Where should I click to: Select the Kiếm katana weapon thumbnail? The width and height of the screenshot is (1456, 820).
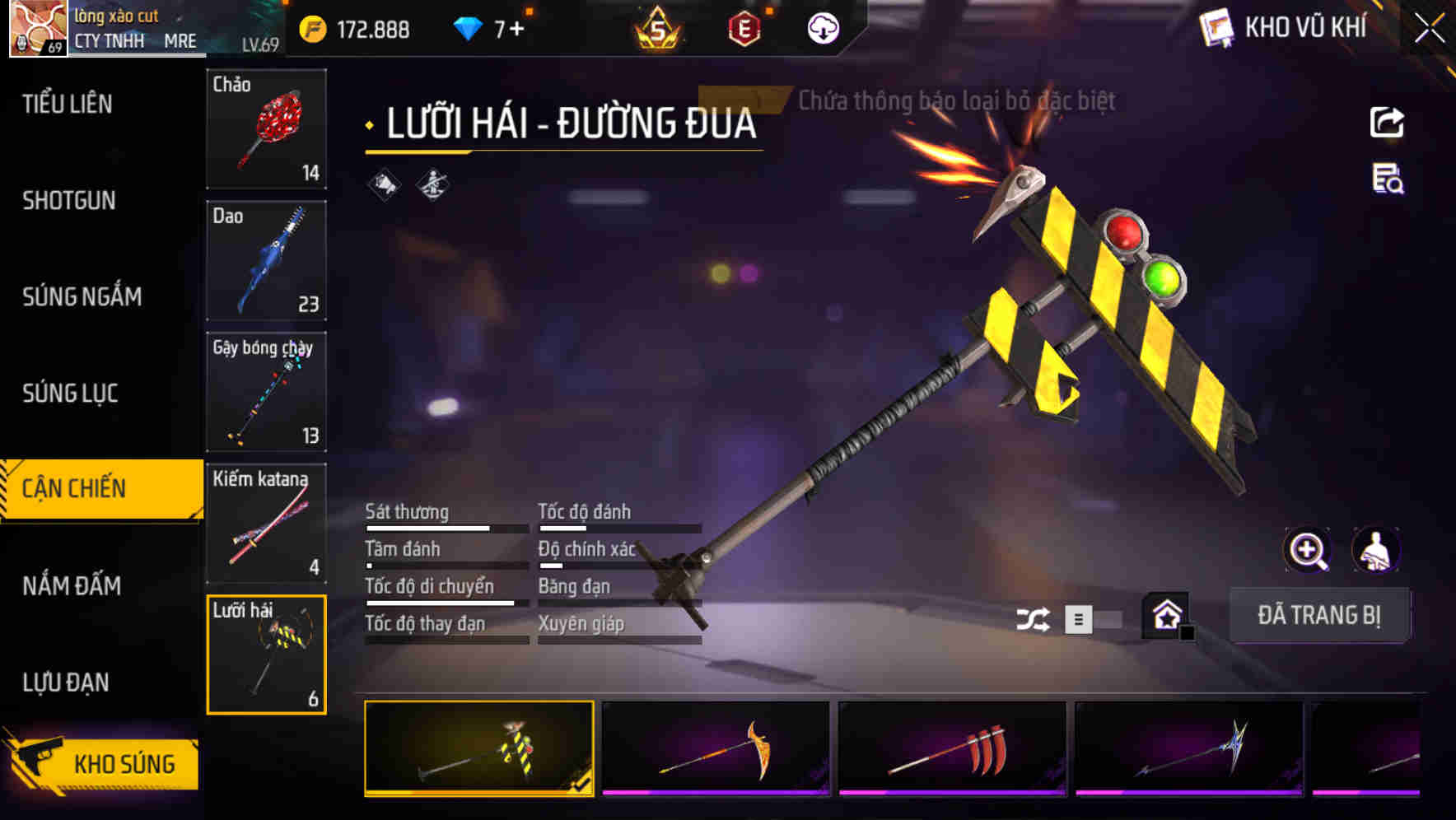coord(265,524)
